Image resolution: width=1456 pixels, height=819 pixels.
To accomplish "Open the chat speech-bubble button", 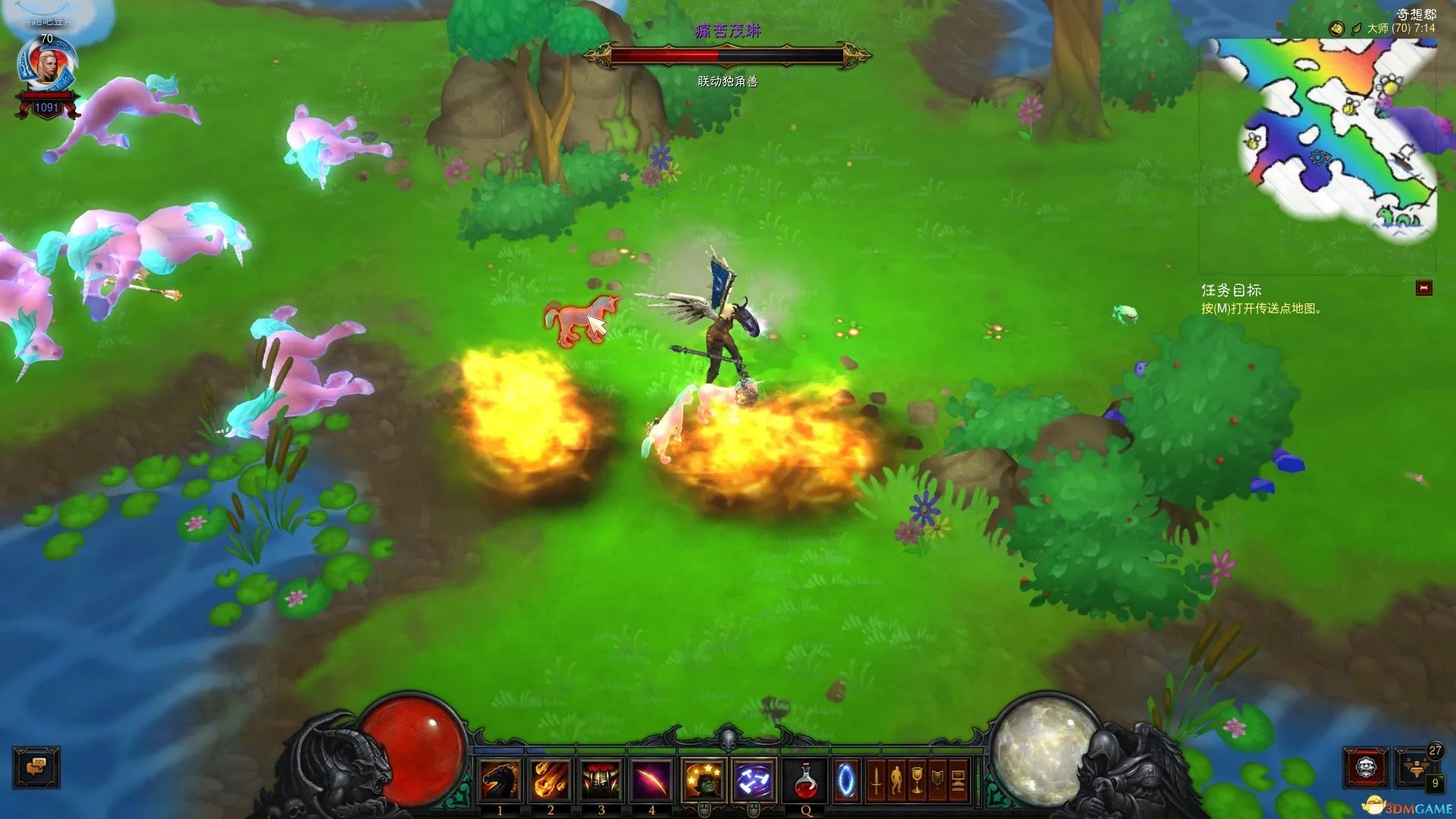I will coord(36,767).
